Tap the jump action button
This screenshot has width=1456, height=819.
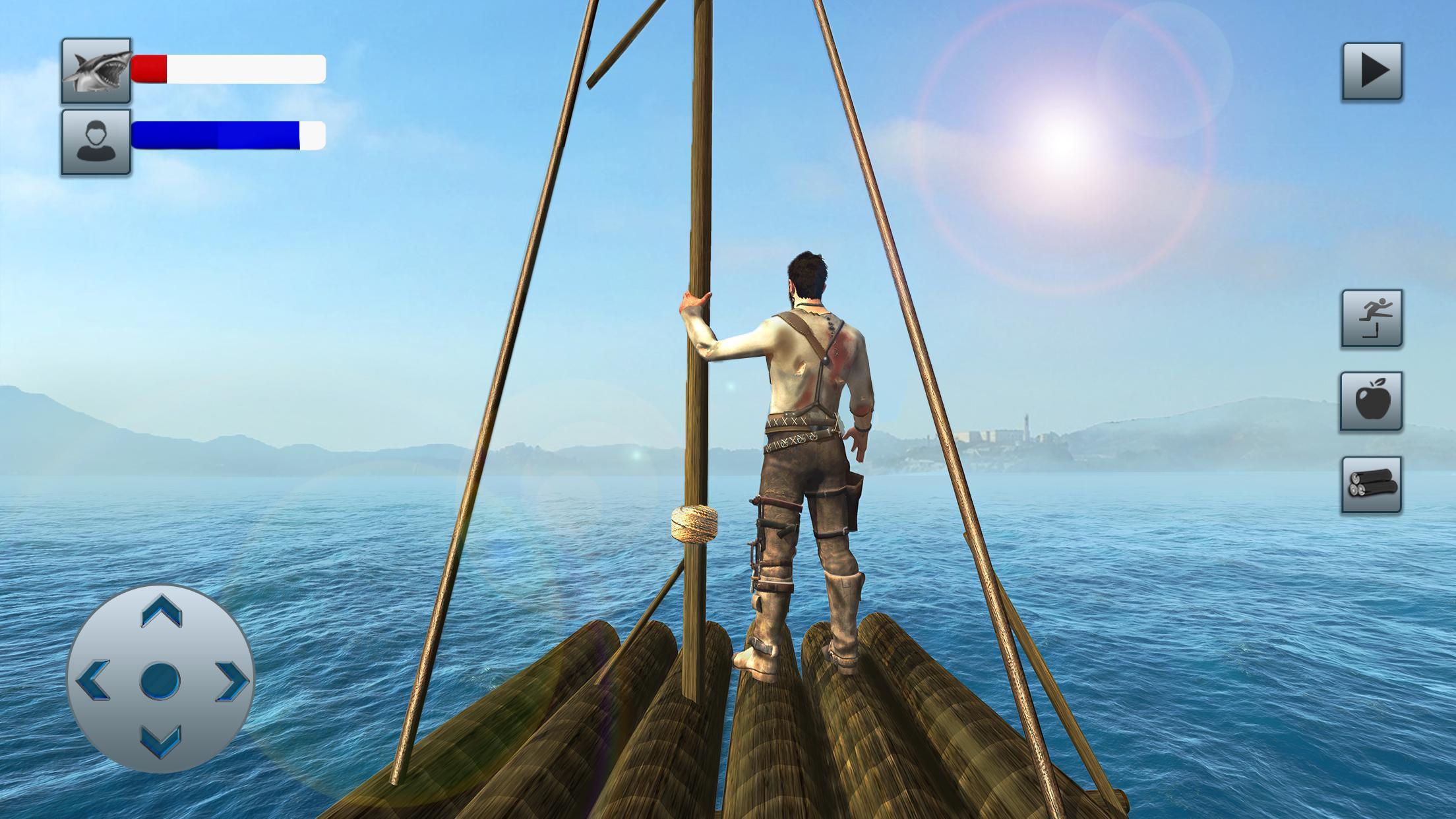click(1372, 318)
